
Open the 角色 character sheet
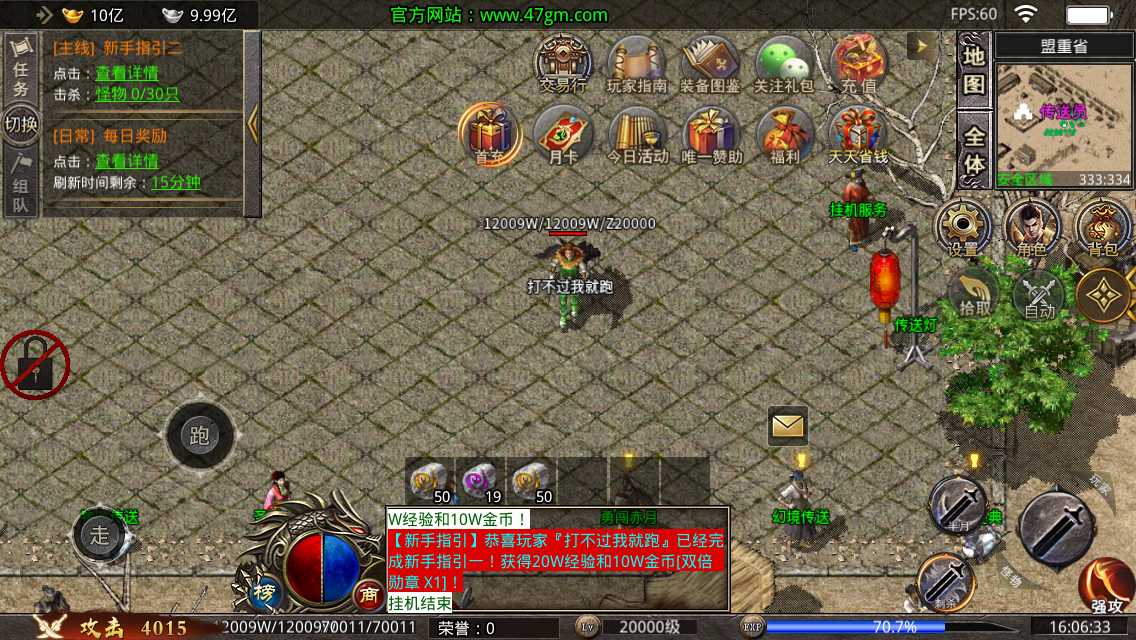tap(1032, 228)
